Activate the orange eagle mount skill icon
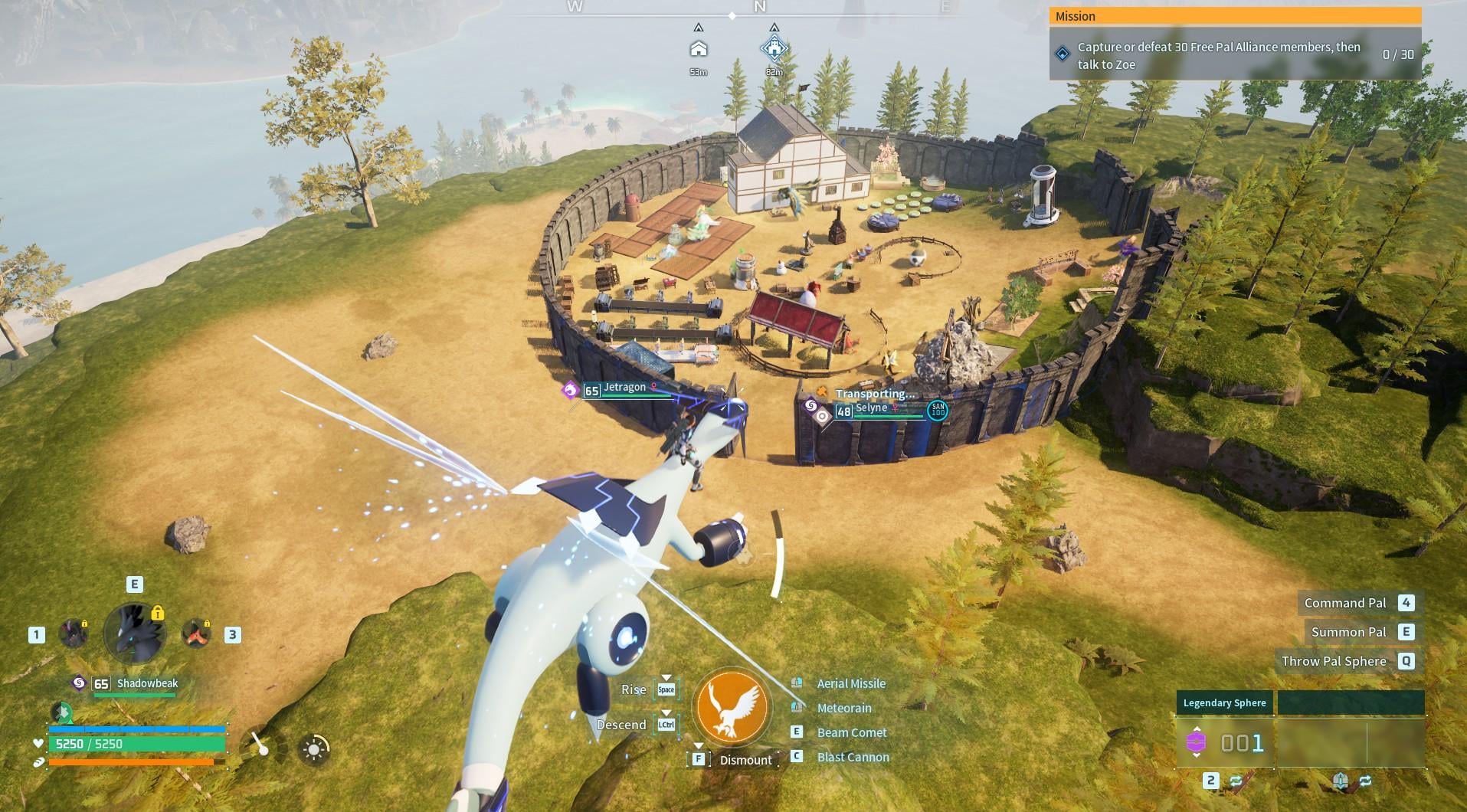The width and height of the screenshot is (1467, 812). (732, 707)
